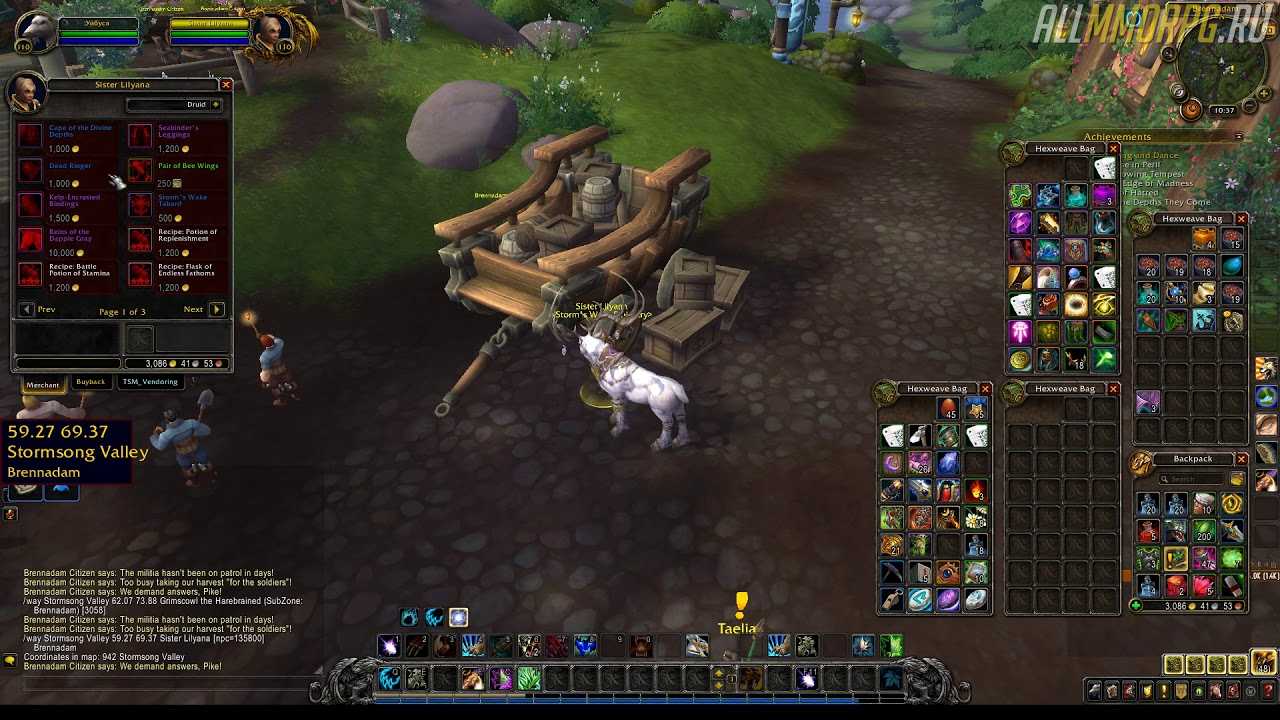The width and height of the screenshot is (1280, 720).
Task: Buy Recipe: Flask of Endless Fathoms
Action: pyautogui.click(x=141, y=274)
